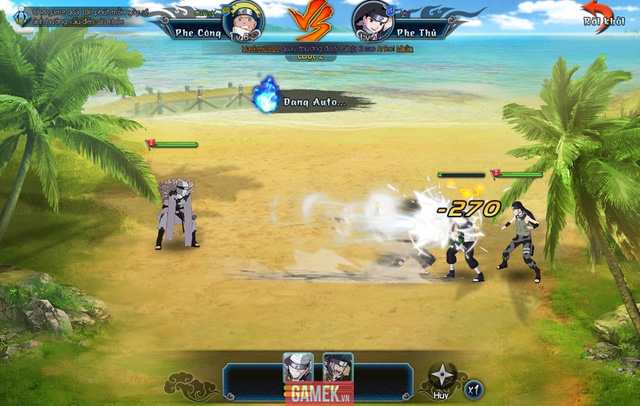
Task: Select the dark-haired ninja portrait
Action: tap(338, 367)
